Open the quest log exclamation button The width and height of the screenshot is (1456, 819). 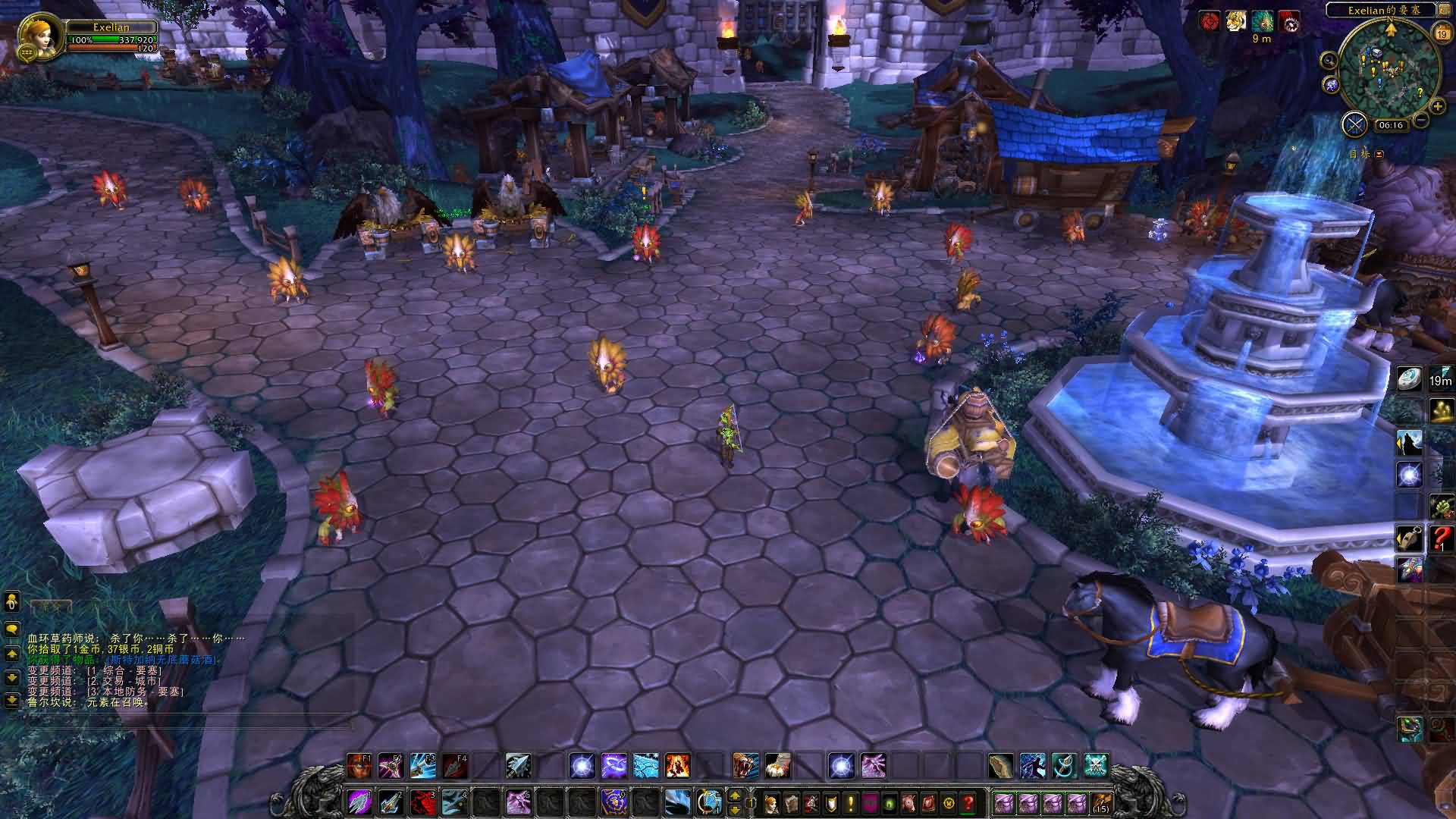(851, 802)
